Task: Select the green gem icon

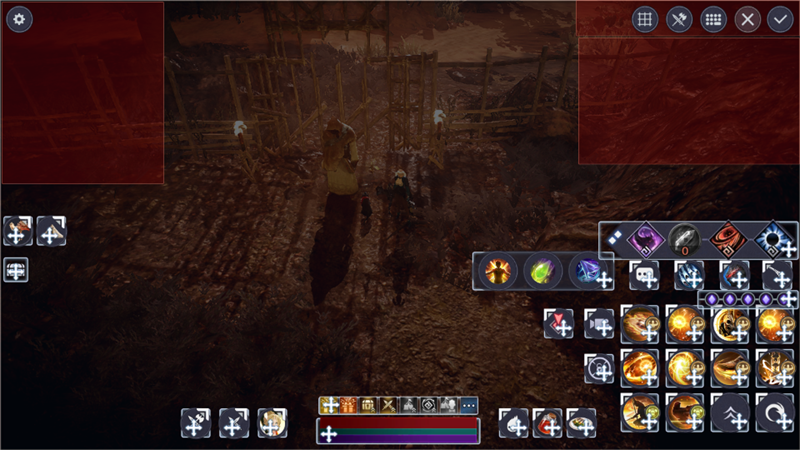Action: coord(543,270)
